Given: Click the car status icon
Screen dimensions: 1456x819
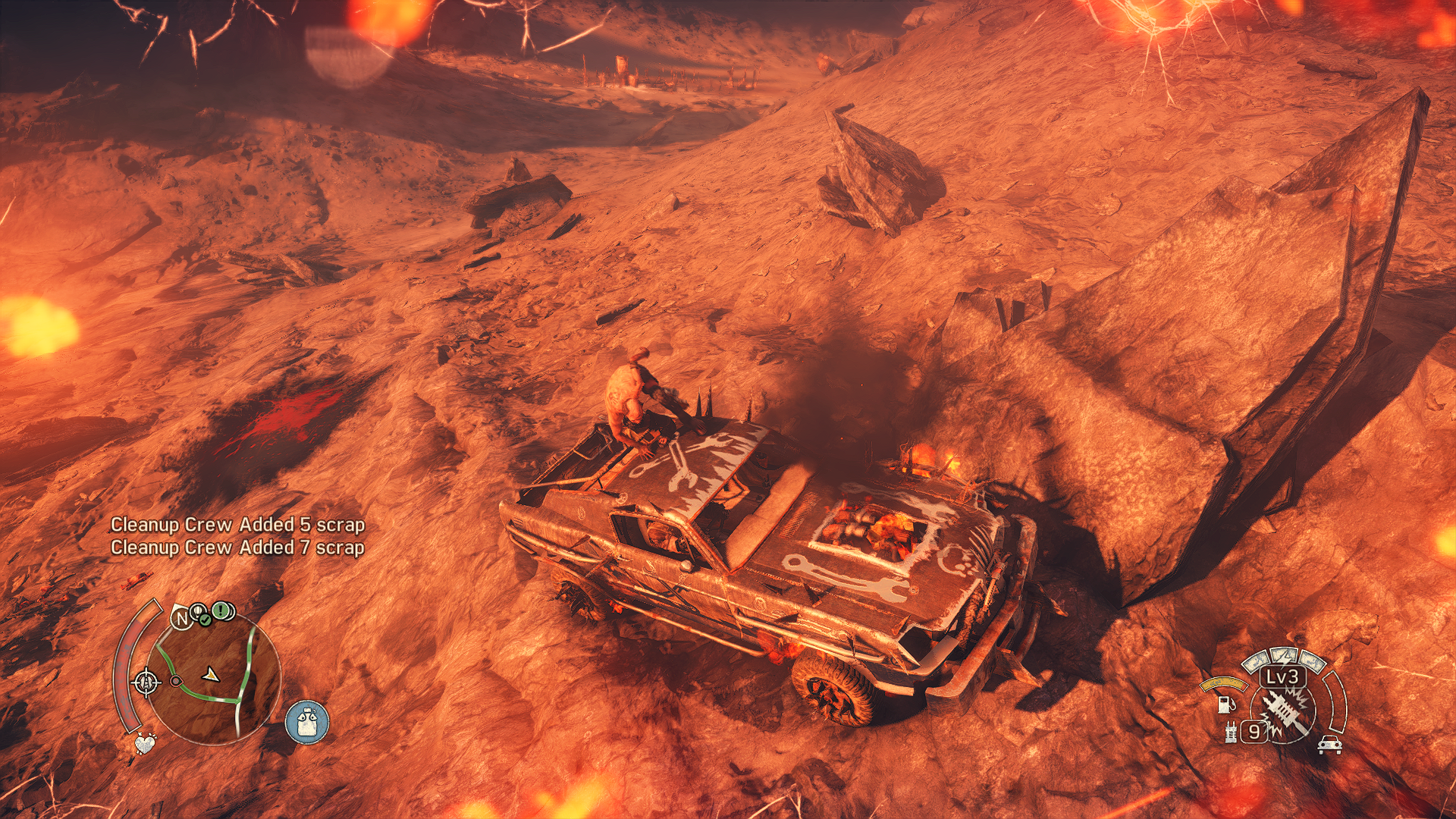Looking at the screenshot, I should pos(1329,745).
